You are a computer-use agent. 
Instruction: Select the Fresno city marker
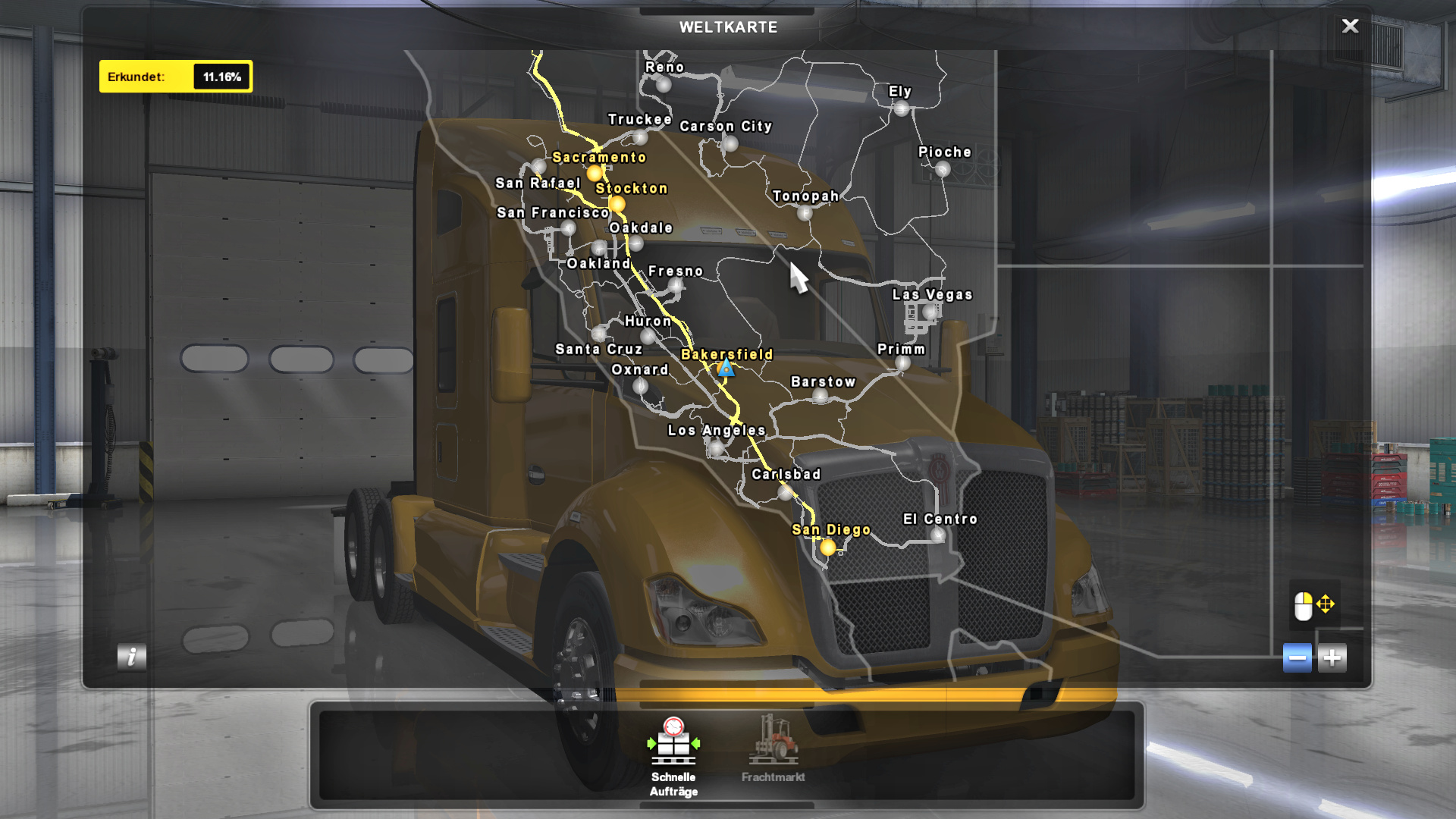[676, 286]
